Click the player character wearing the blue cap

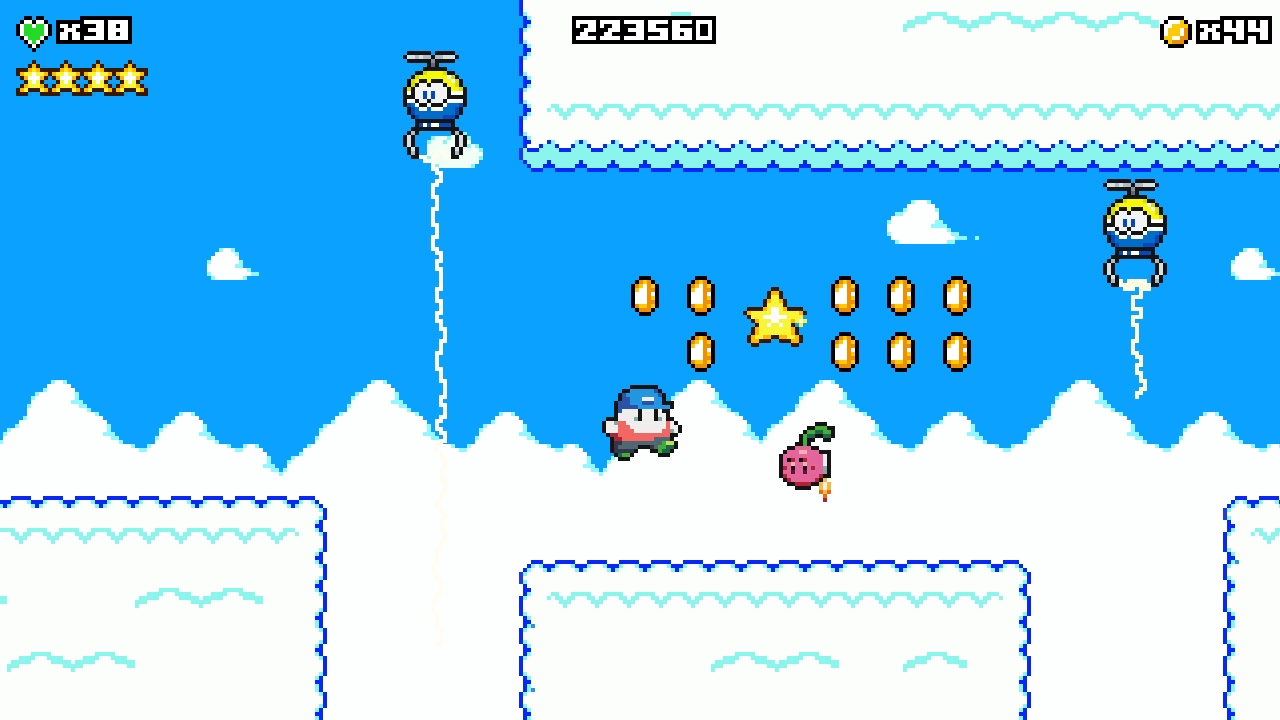(642, 418)
